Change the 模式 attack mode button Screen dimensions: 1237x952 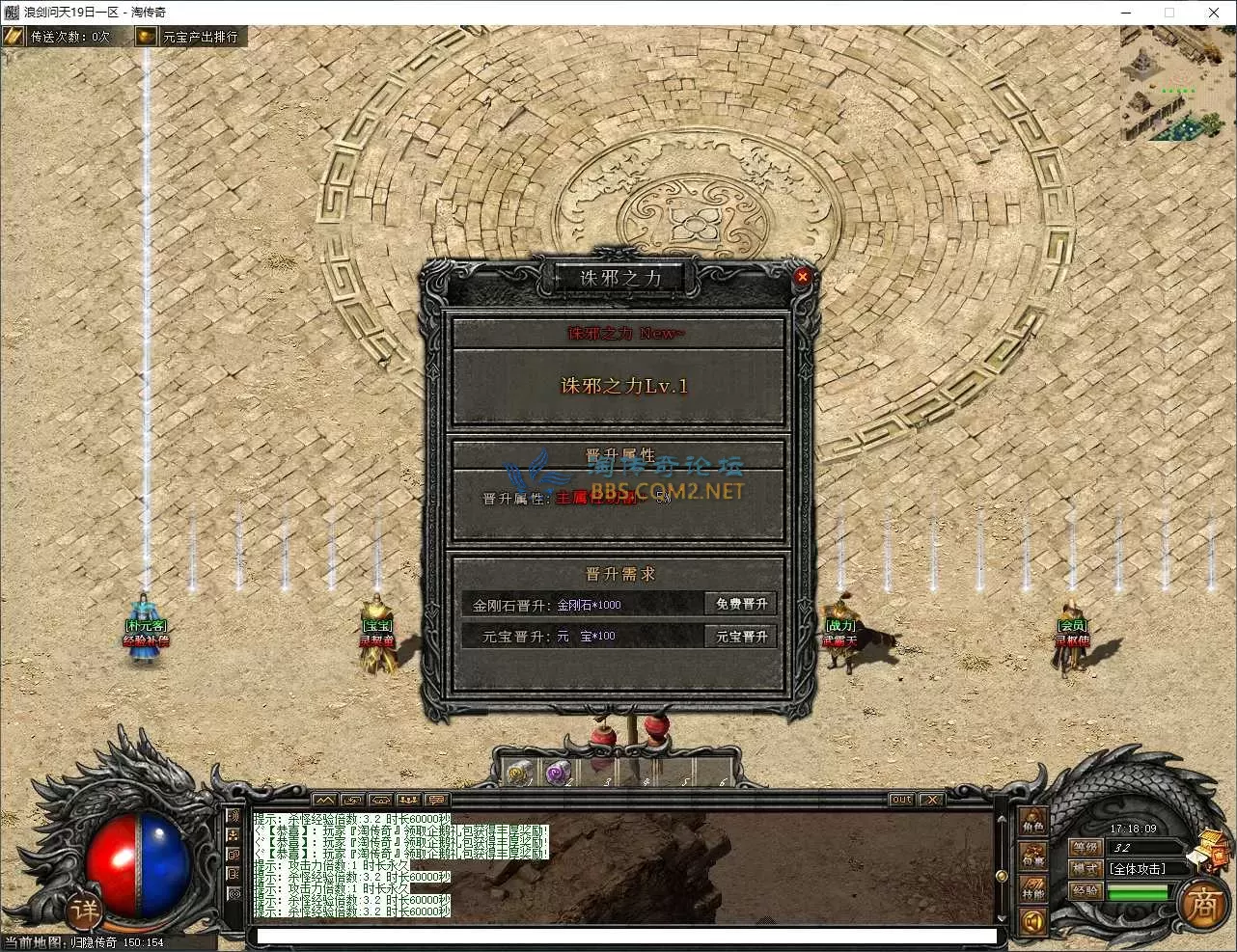coord(1086,869)
